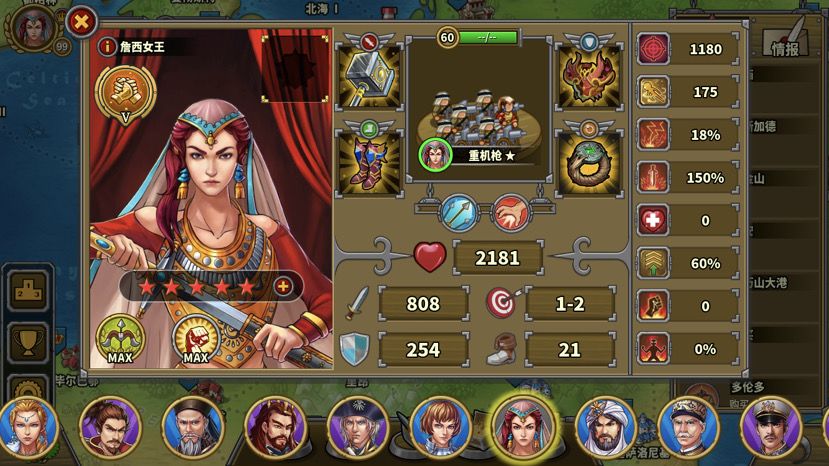Open the red hand skill icon

pos(510,212)
